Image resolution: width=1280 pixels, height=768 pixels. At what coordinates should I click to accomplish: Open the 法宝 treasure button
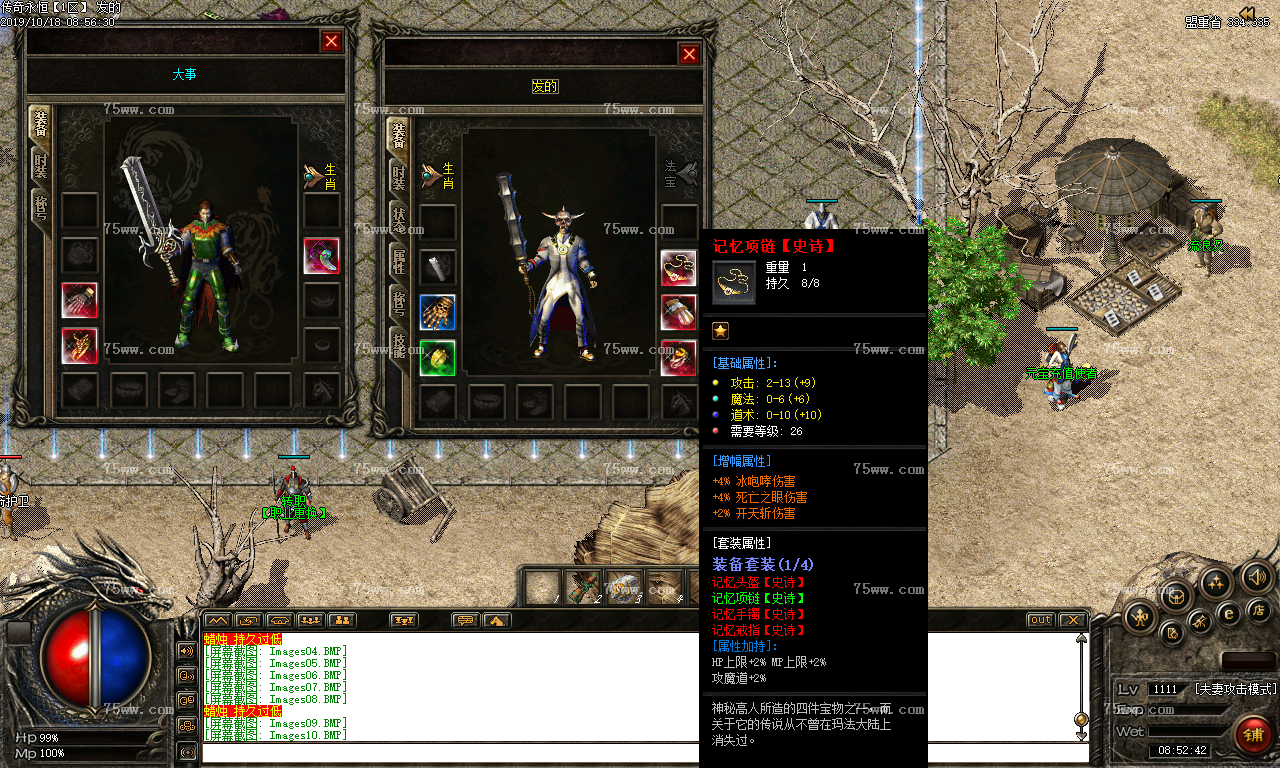(680, 175)
